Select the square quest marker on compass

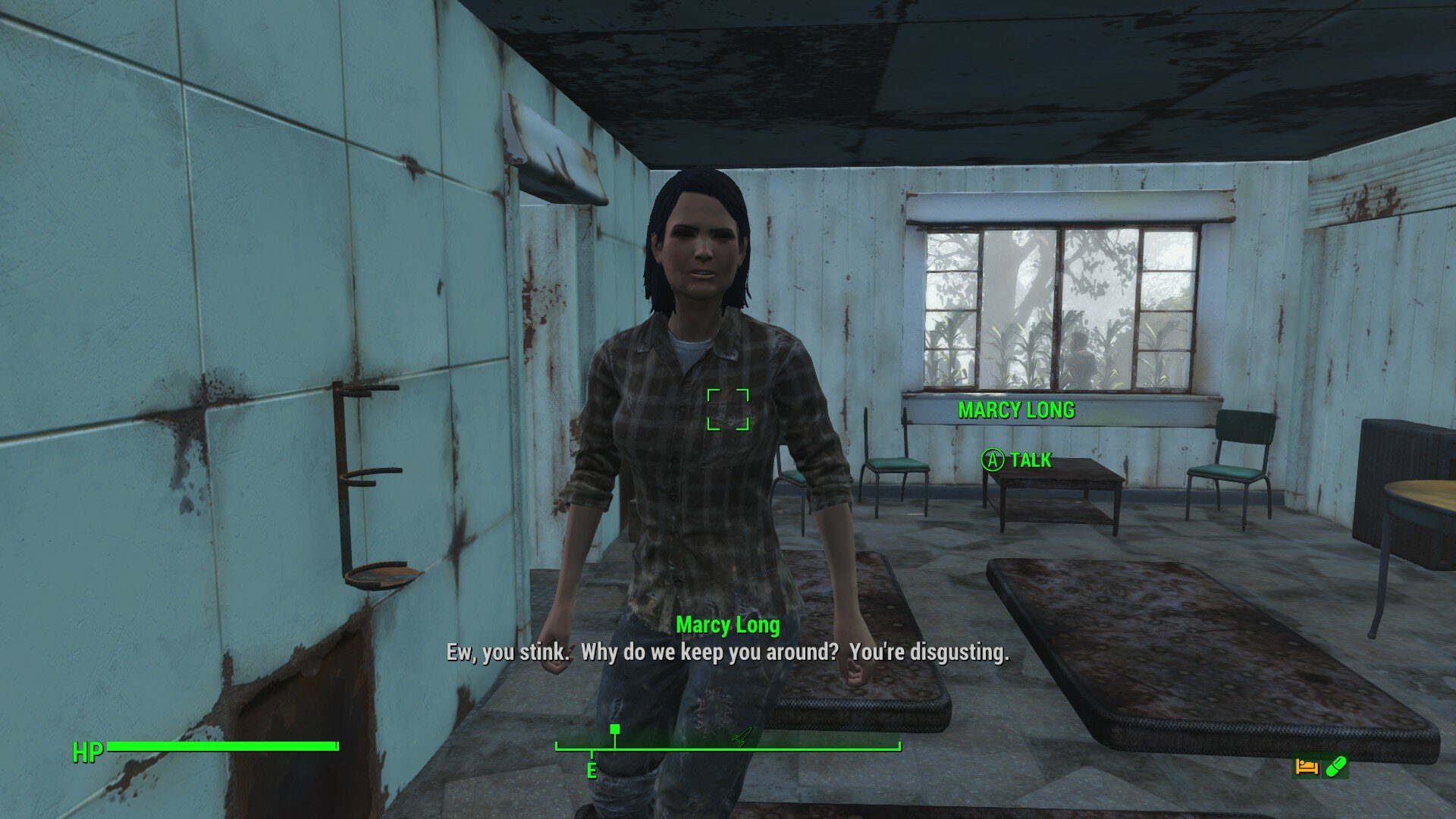tap(615, 730)
